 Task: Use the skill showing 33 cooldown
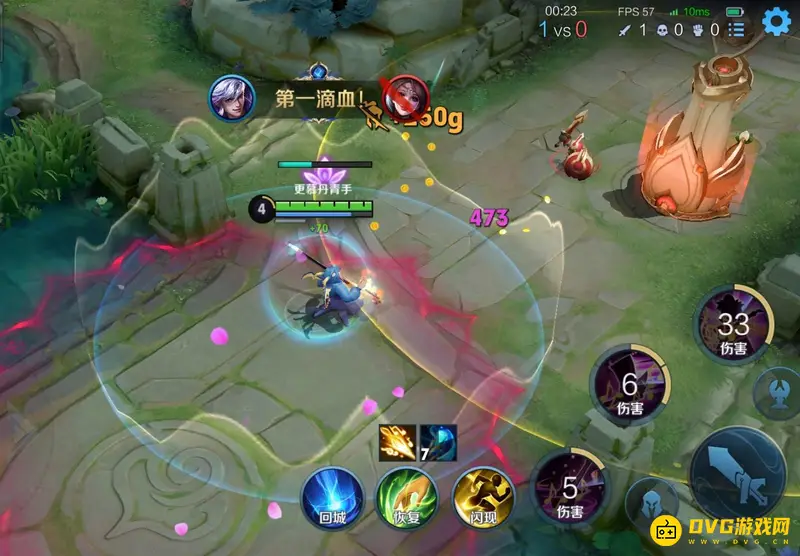pyautogui.click(x=734, y=327)
